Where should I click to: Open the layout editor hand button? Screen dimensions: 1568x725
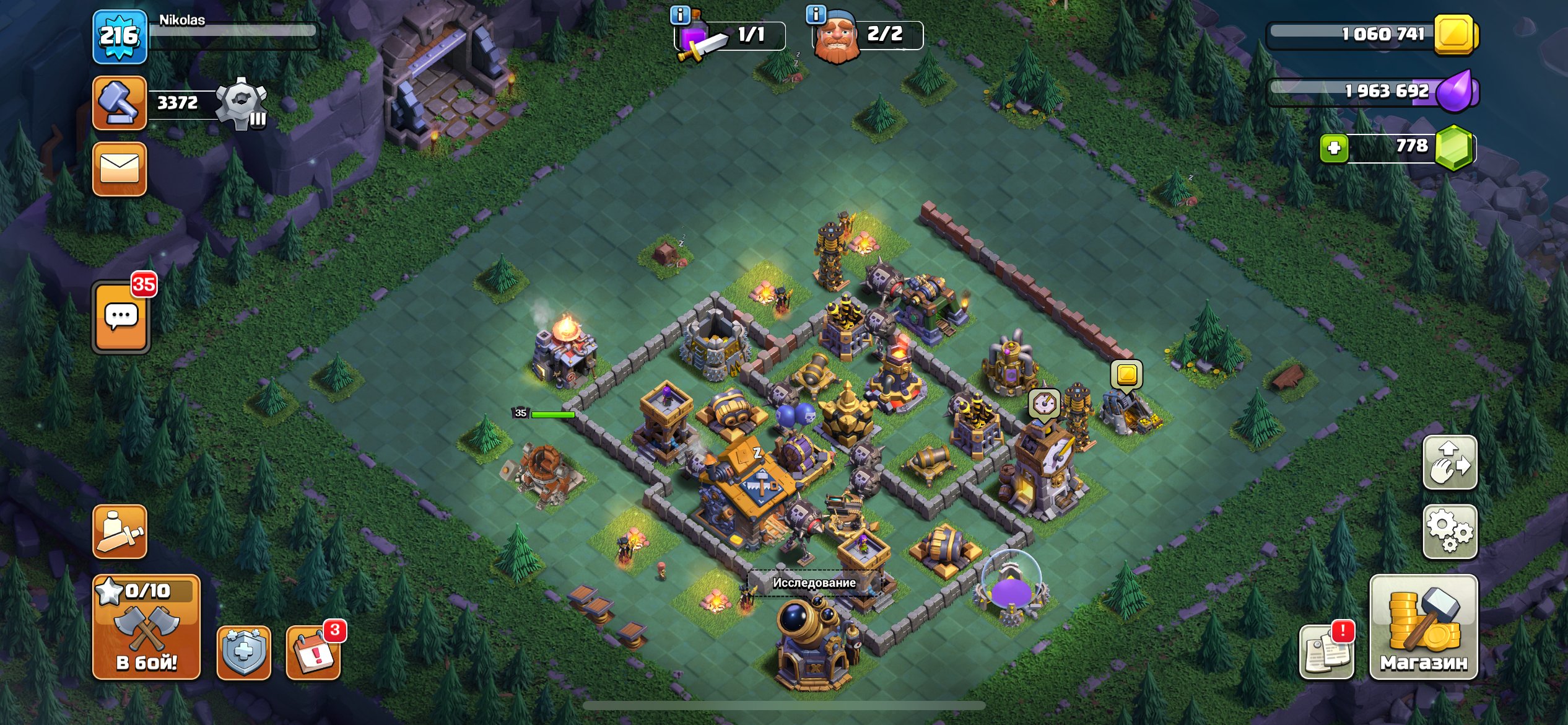point(1449,462)
